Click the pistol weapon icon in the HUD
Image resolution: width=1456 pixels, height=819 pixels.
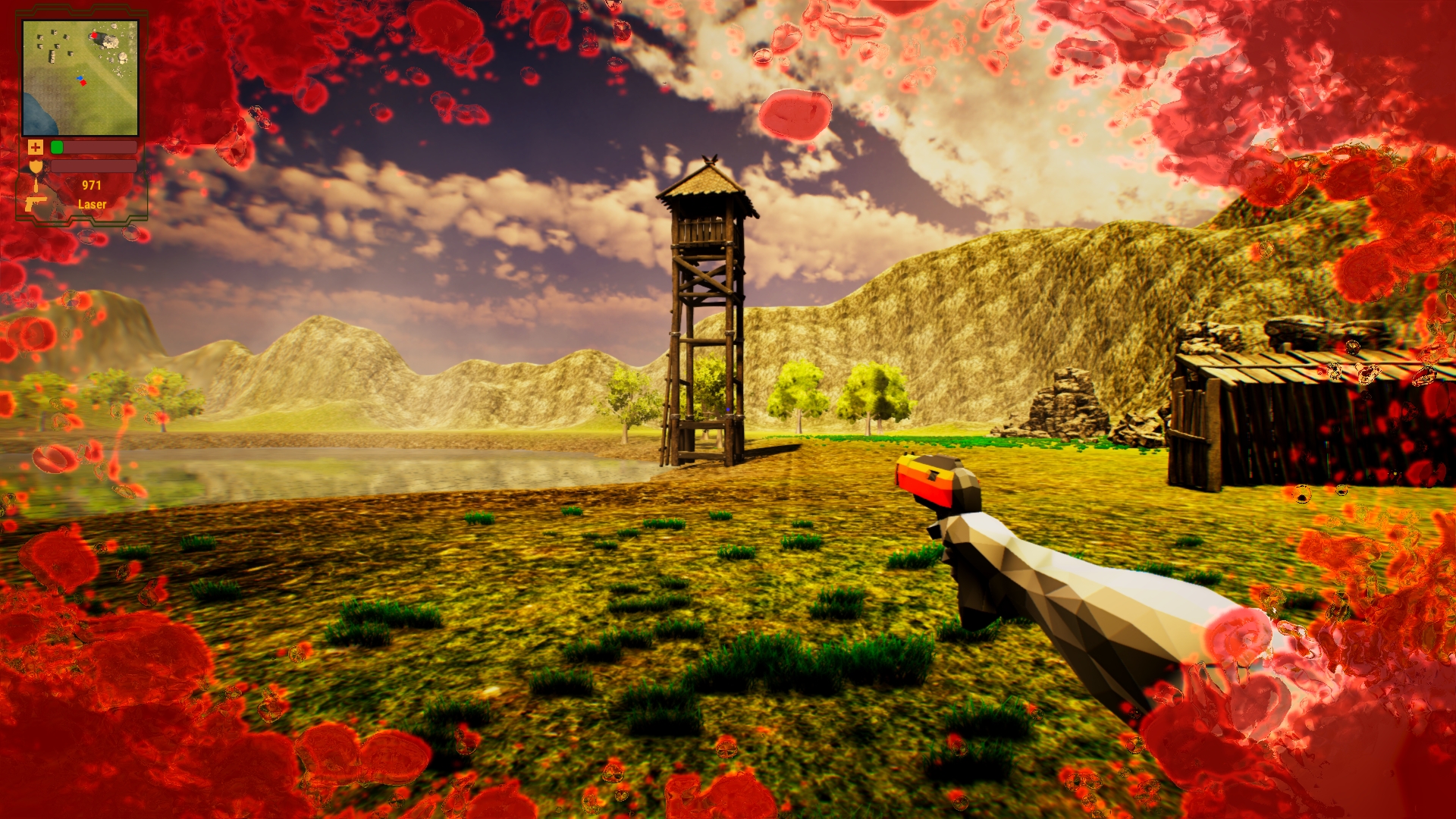[36, 204]
